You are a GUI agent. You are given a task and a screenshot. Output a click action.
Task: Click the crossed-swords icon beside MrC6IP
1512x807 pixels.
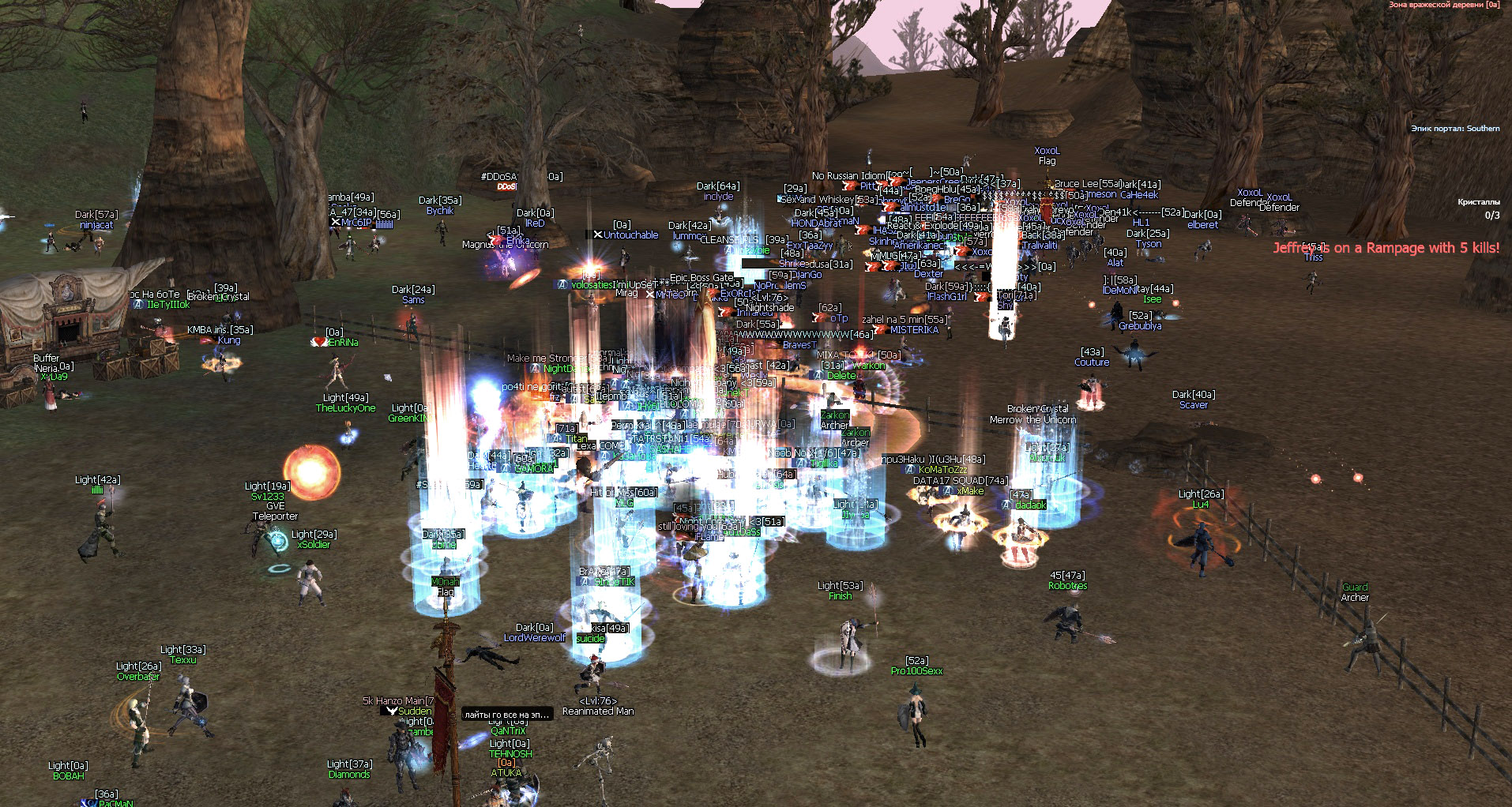pyautogui.click(x=337, y=222)
